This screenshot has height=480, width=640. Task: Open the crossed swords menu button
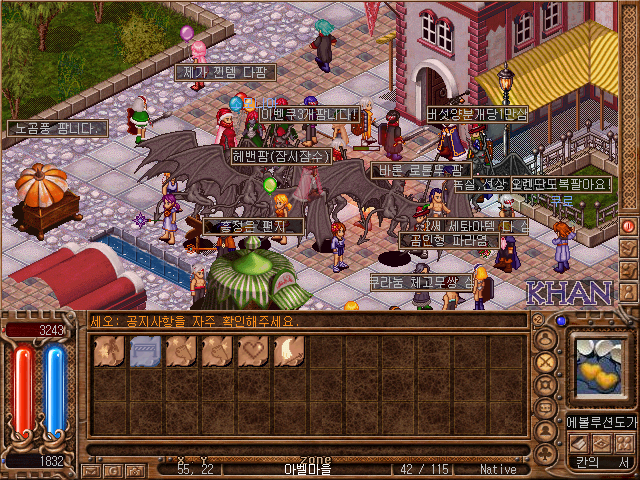coord(546,362)
